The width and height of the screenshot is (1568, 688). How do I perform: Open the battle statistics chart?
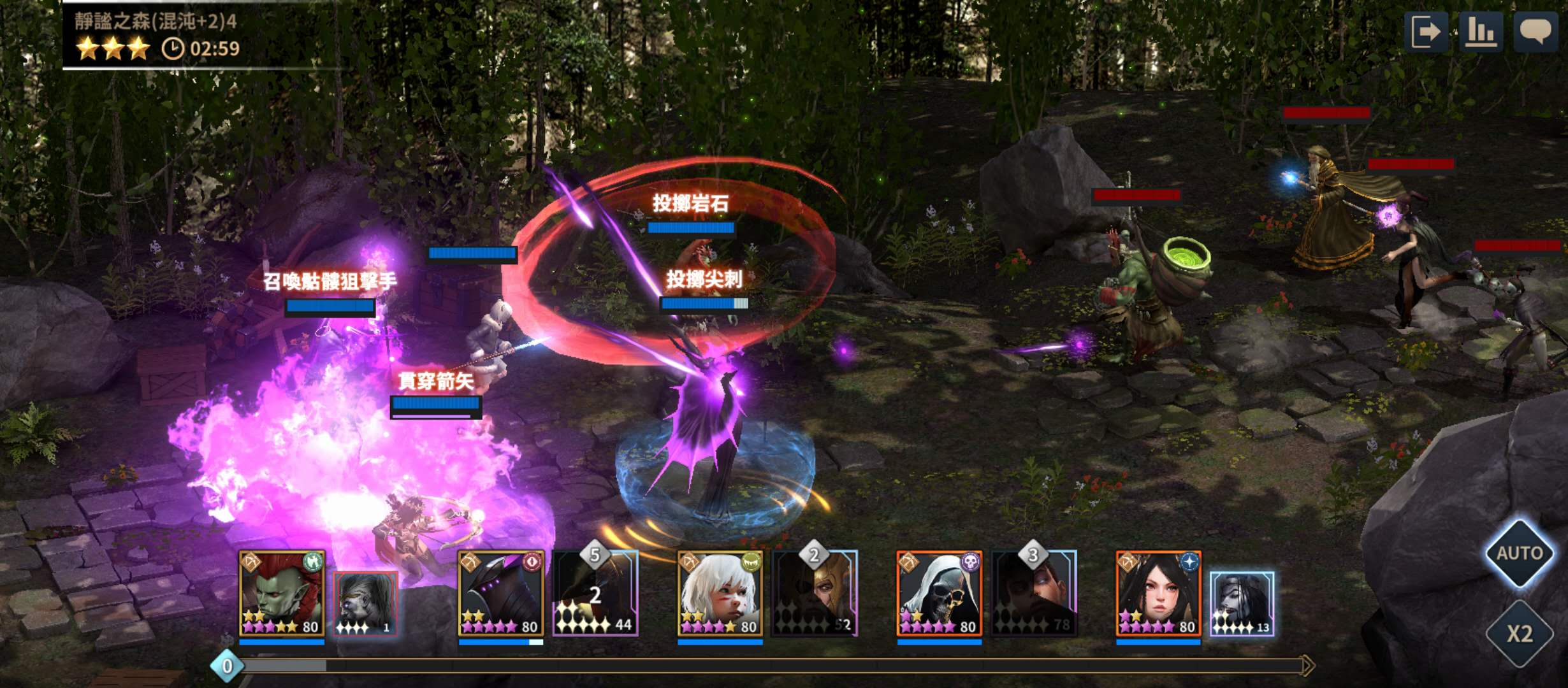(x=1481, y=32)
